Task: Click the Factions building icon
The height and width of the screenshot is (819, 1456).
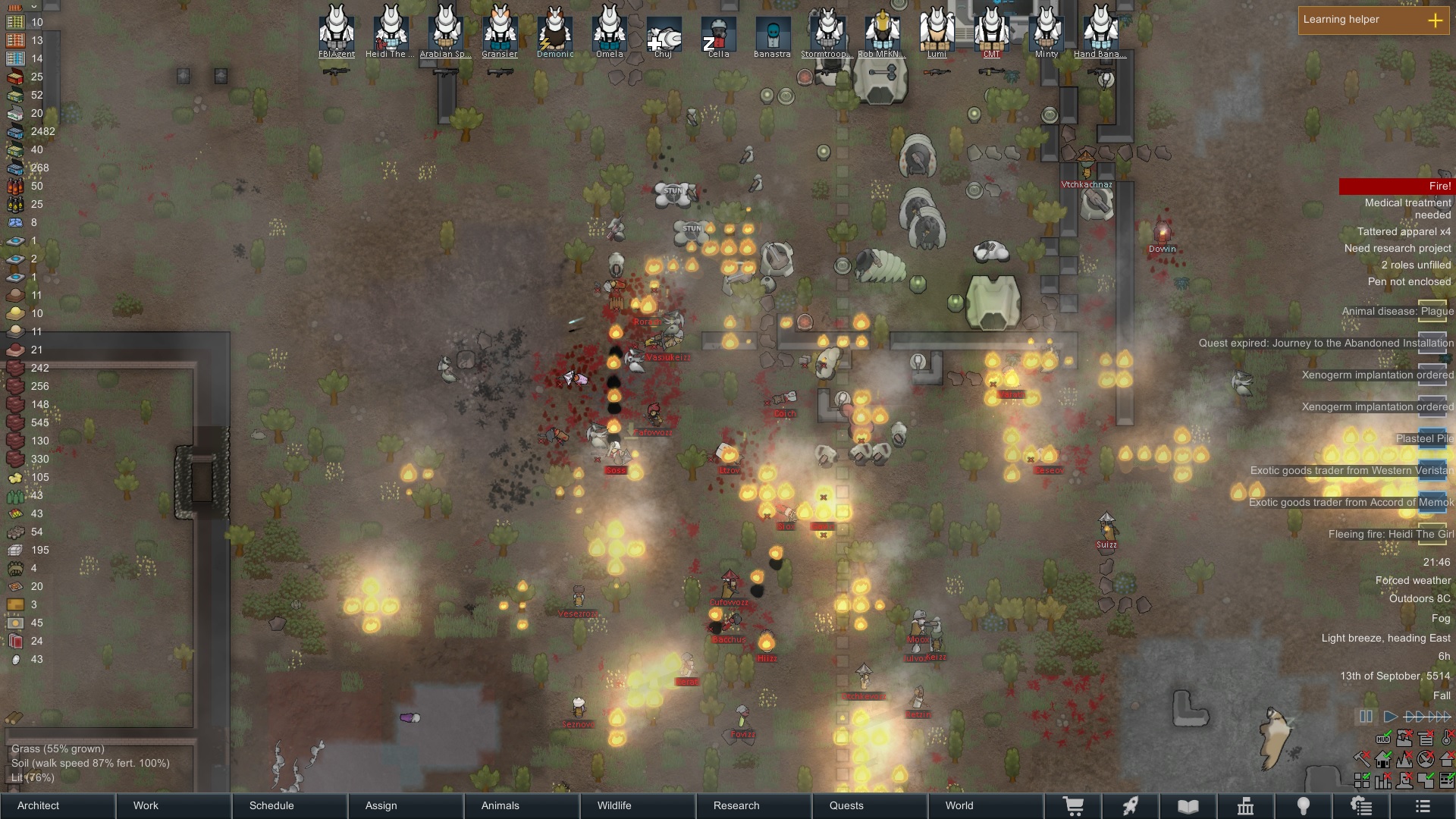Action: (x=1247, y=805)
